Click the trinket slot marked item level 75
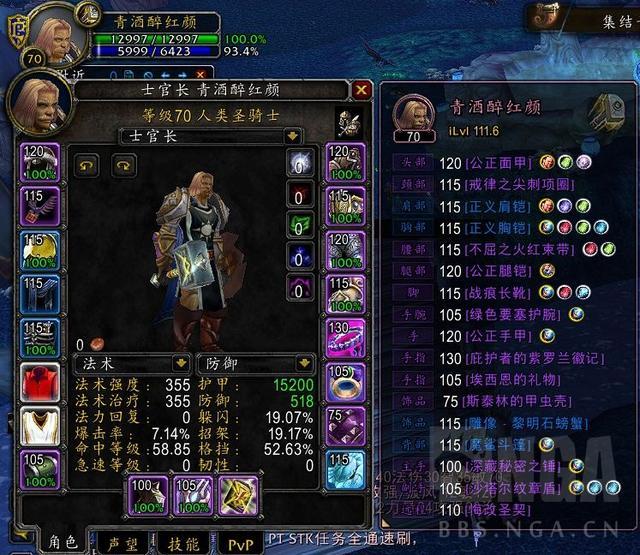 click(345, 426)
